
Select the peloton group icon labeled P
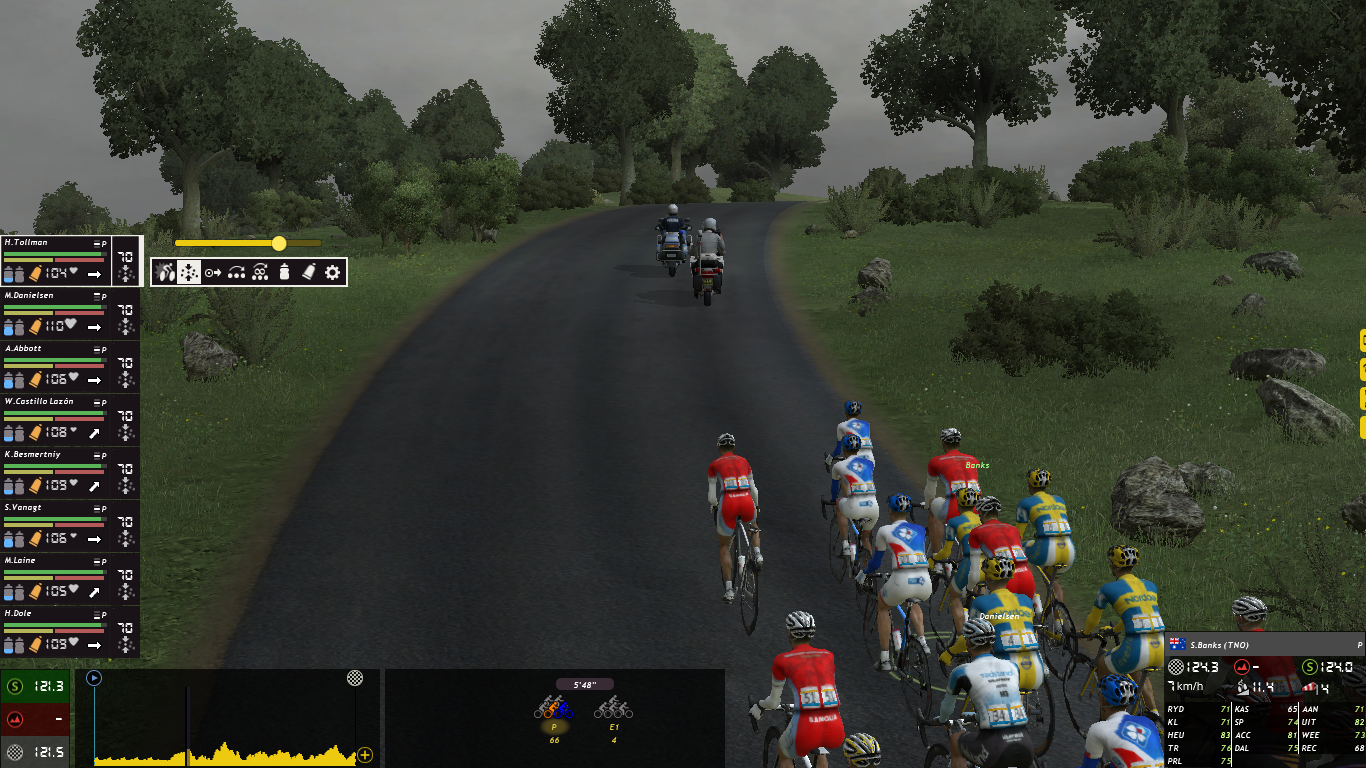554,710
